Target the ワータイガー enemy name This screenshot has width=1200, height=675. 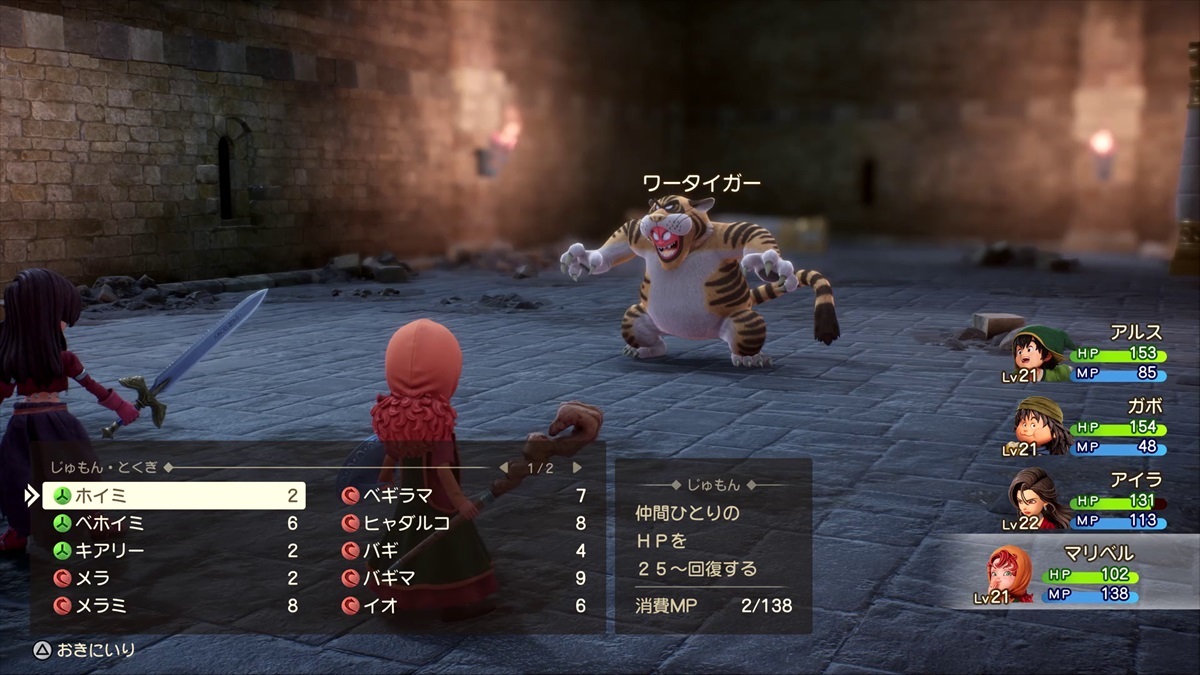[x=701, y=183]
